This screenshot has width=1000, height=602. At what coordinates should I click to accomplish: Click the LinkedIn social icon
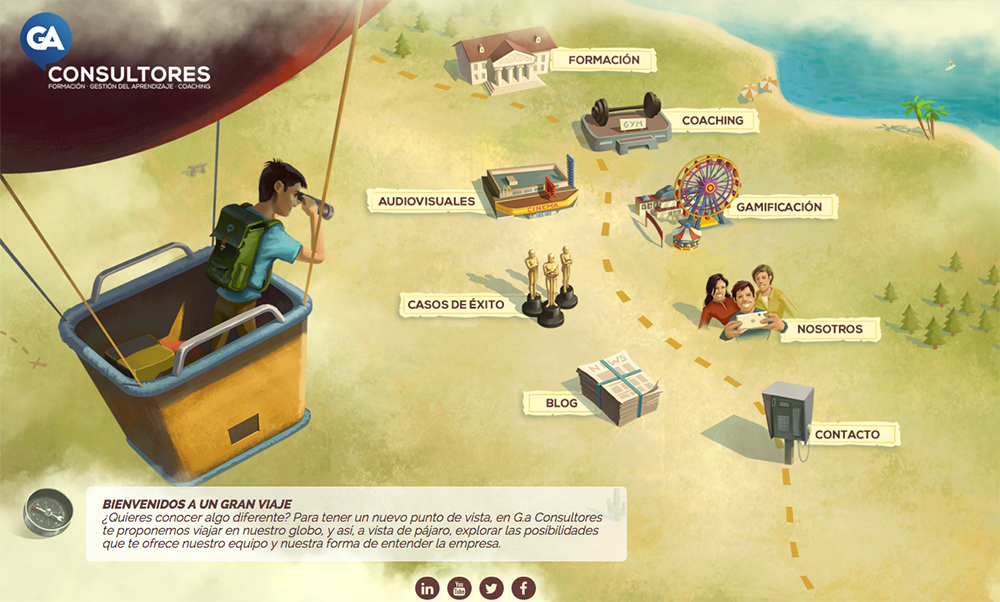[x=428, y=588]
